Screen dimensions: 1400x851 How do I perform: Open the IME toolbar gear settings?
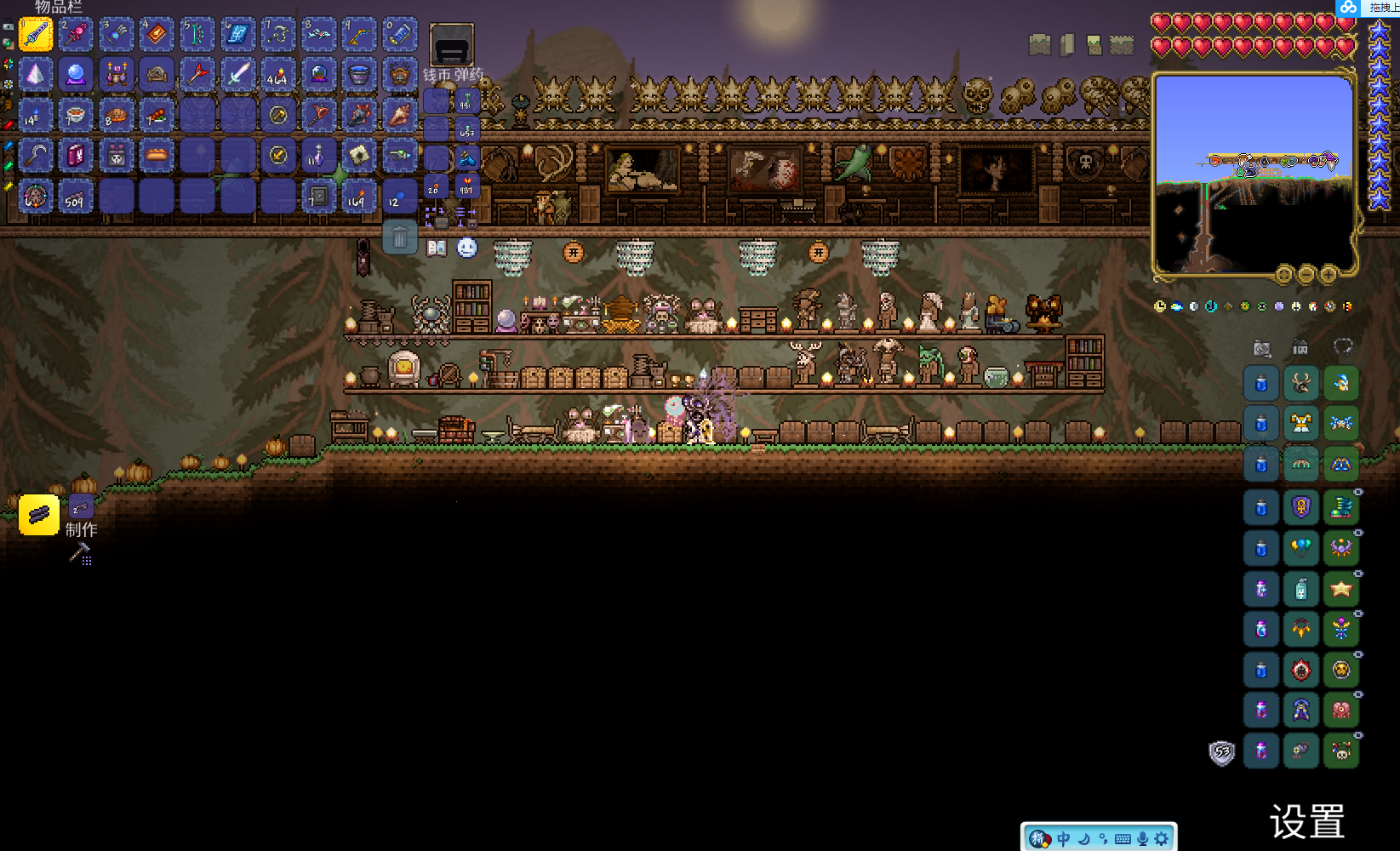click(1162, 839)
